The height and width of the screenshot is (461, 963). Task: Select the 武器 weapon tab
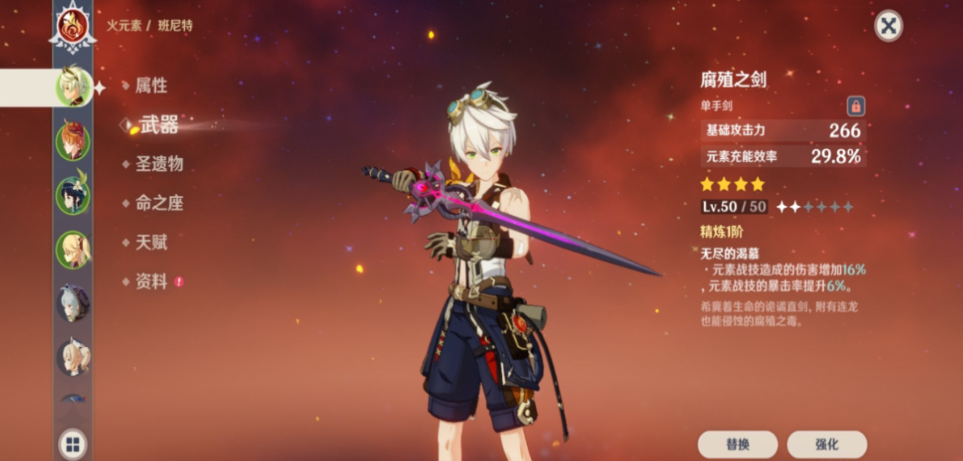pyautogui.click(x=158, y=125)
